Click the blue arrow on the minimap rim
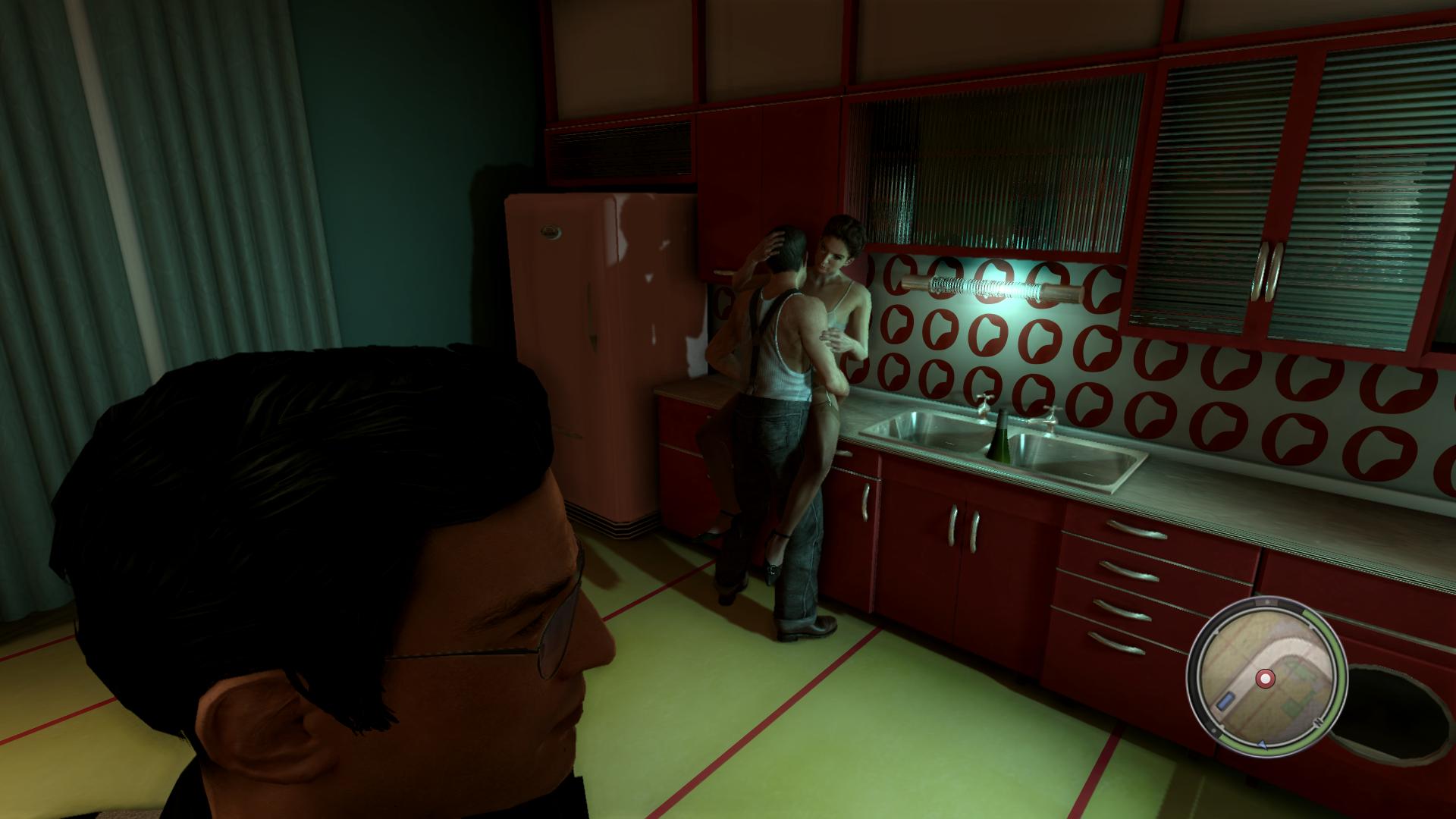The image size is (1456, 819). tap(1263, 745)
